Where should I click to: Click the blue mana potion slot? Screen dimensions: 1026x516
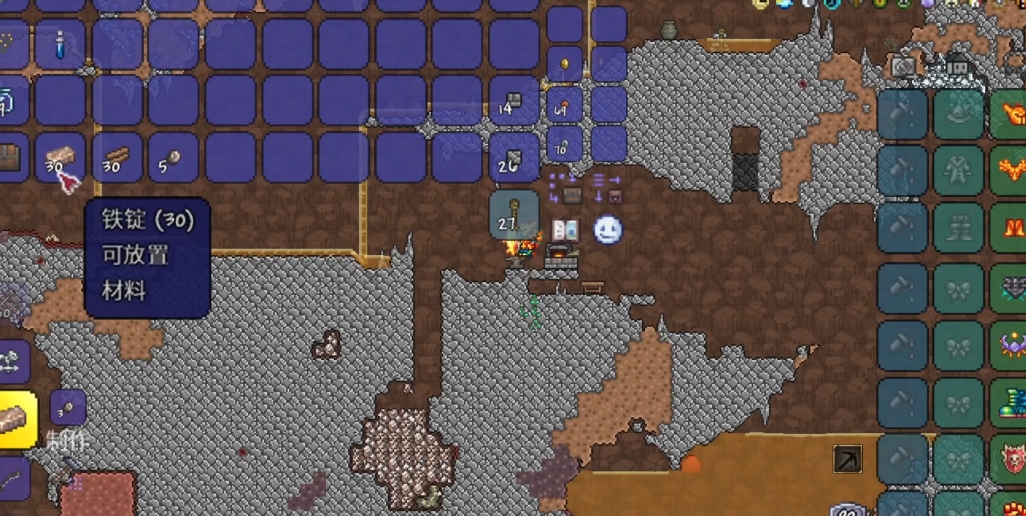pyautogui.click(x=62, y=46)
